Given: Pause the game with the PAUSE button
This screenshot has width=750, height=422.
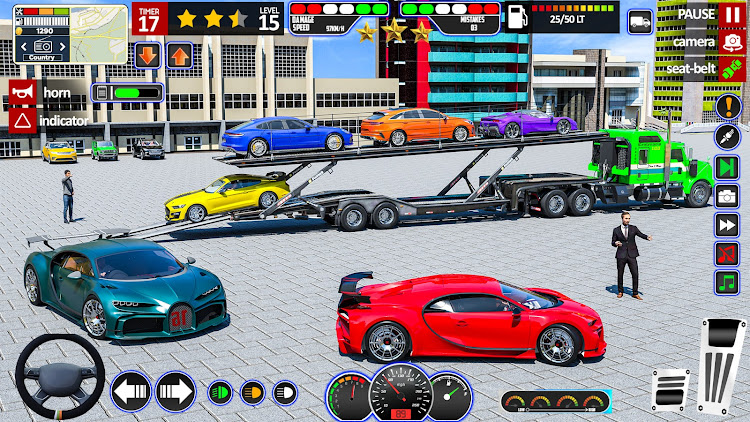Looking at the screenshot, I should (x=727, y=14).
